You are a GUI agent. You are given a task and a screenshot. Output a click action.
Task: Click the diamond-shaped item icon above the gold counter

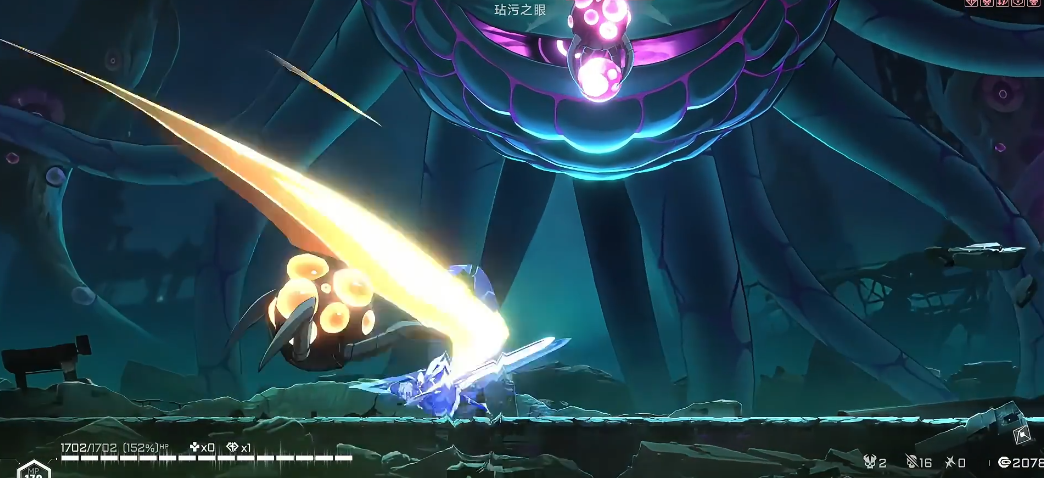[x=1021, y=435]
